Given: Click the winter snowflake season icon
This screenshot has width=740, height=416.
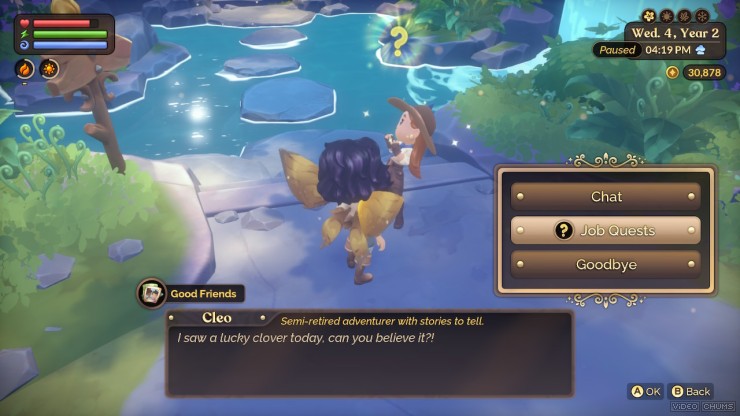Looking at the screenshot, I should pos(702,16).
